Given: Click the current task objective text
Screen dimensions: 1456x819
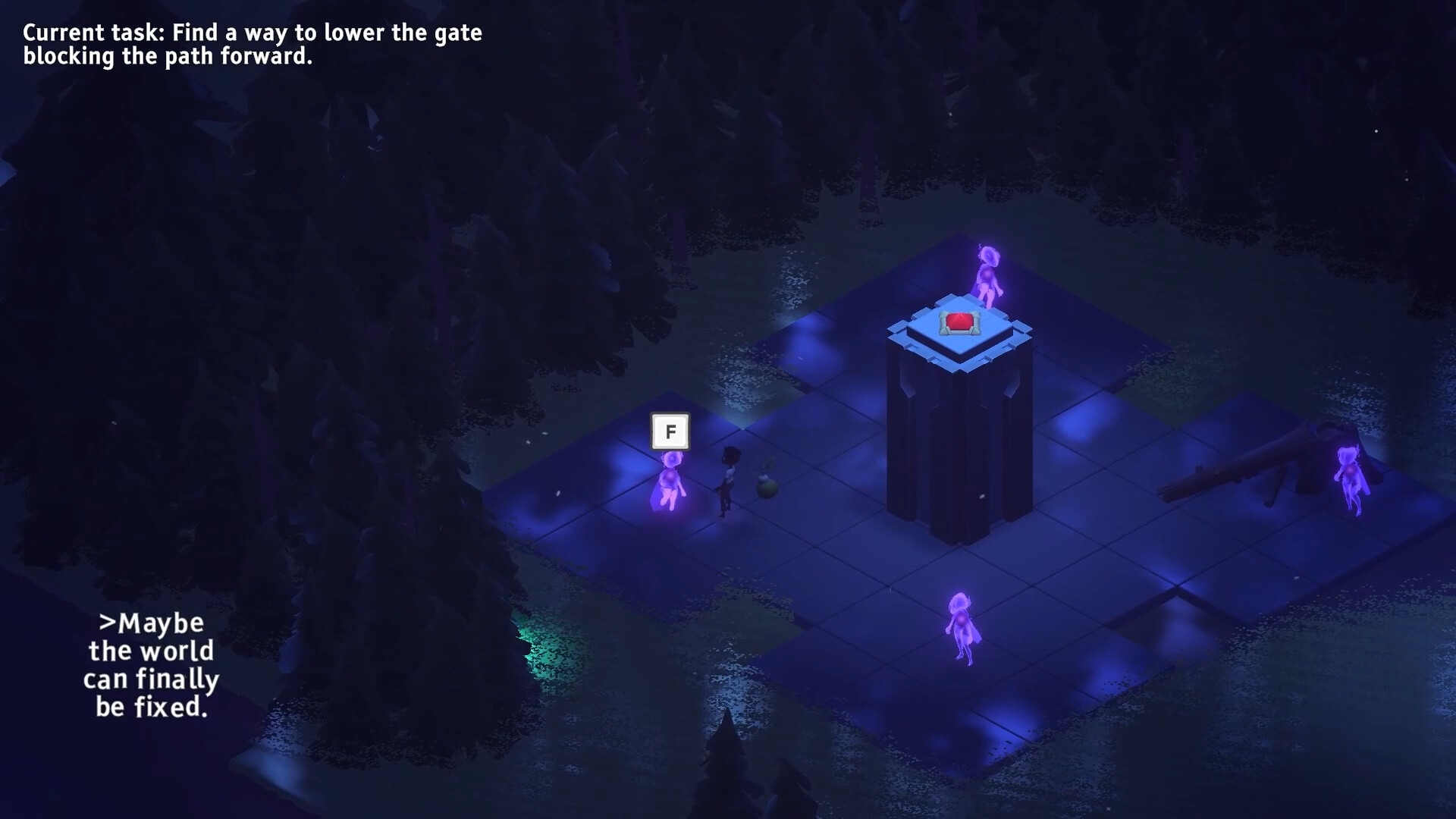Looking at the screenshot, I should 252,44.
